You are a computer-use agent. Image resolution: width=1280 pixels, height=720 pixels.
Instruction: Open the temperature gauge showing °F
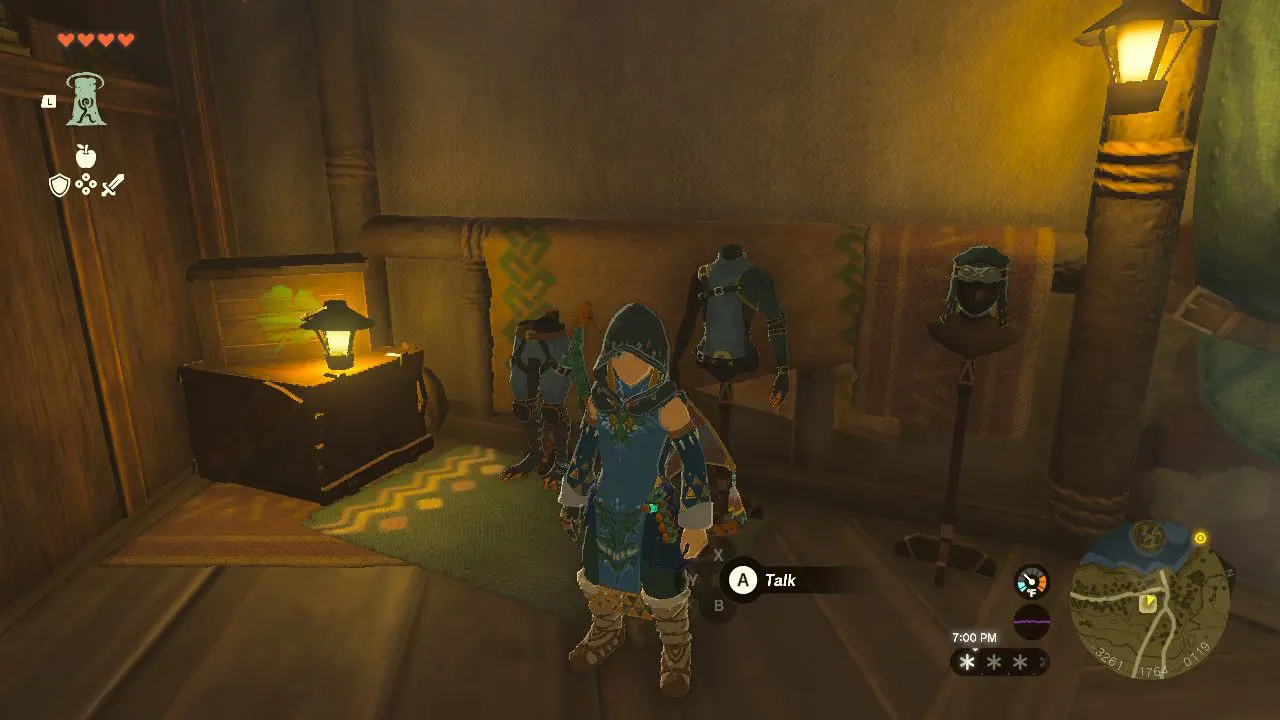click(x=1032, y=583)
